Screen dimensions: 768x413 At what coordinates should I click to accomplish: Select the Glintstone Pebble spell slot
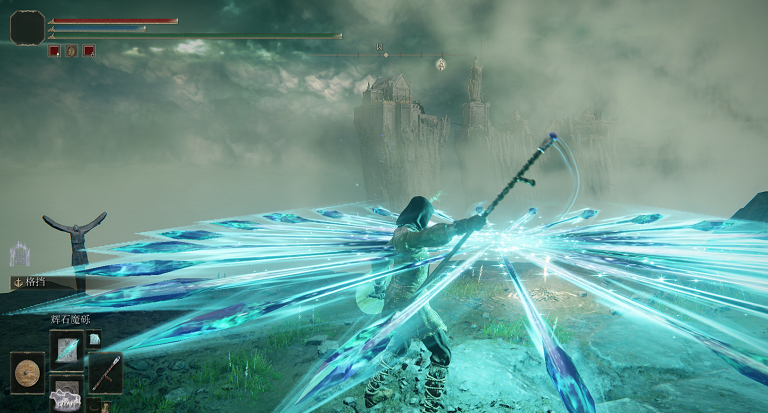(68, 348)
